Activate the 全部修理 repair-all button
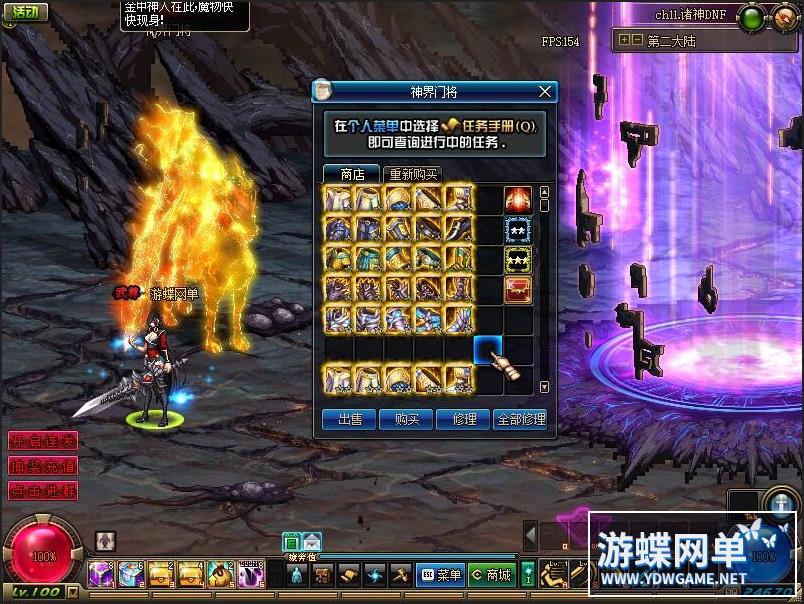This screenshot has width=804, height=604. coord(521,420)
